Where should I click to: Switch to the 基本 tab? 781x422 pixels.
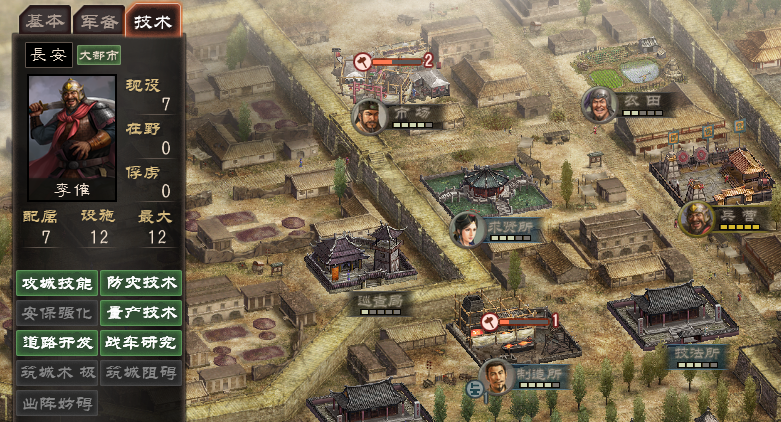43,20
